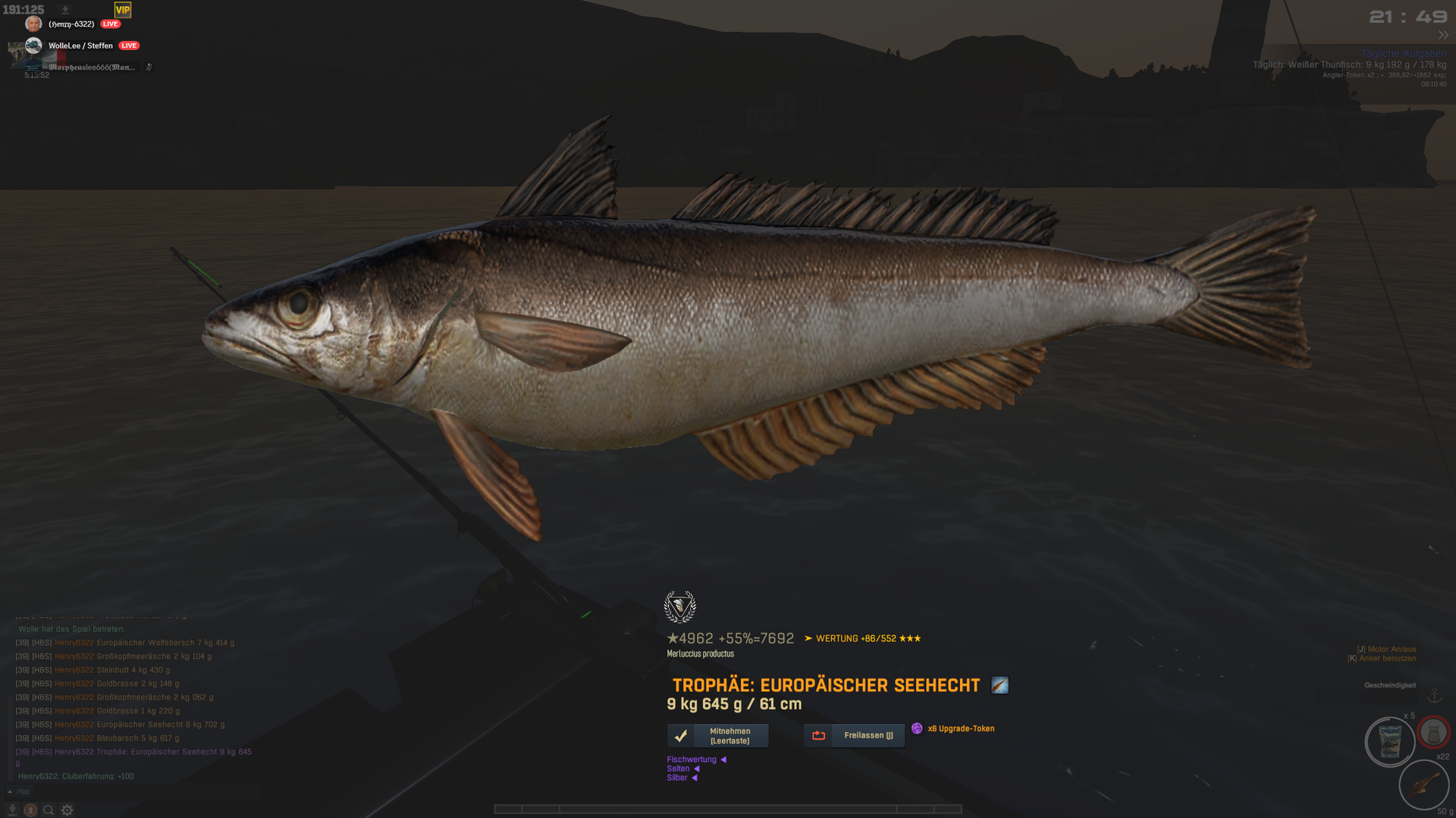
Task: Select the groundbait bag slot
Action: (x=1389, y=742)
